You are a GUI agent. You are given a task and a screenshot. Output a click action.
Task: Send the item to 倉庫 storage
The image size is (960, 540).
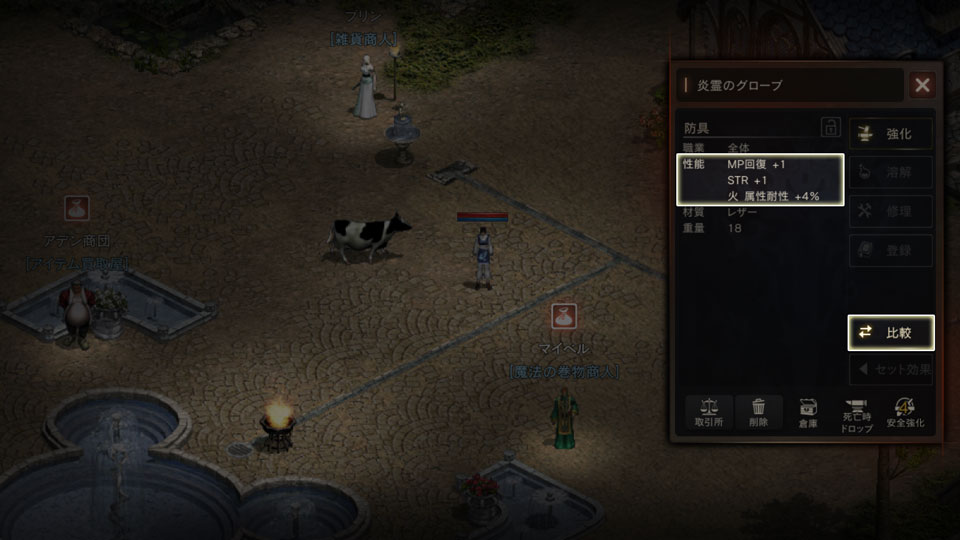point(809,413)
